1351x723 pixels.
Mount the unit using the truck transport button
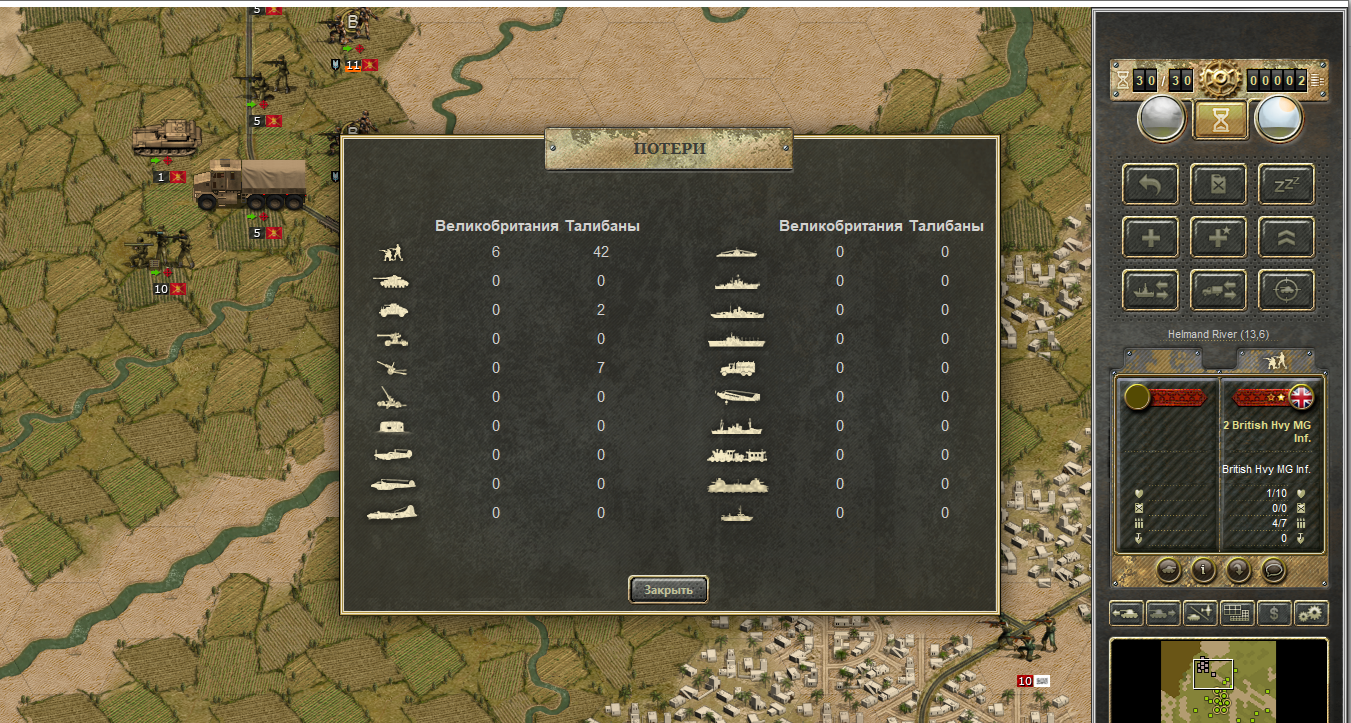click(1219, 290)
